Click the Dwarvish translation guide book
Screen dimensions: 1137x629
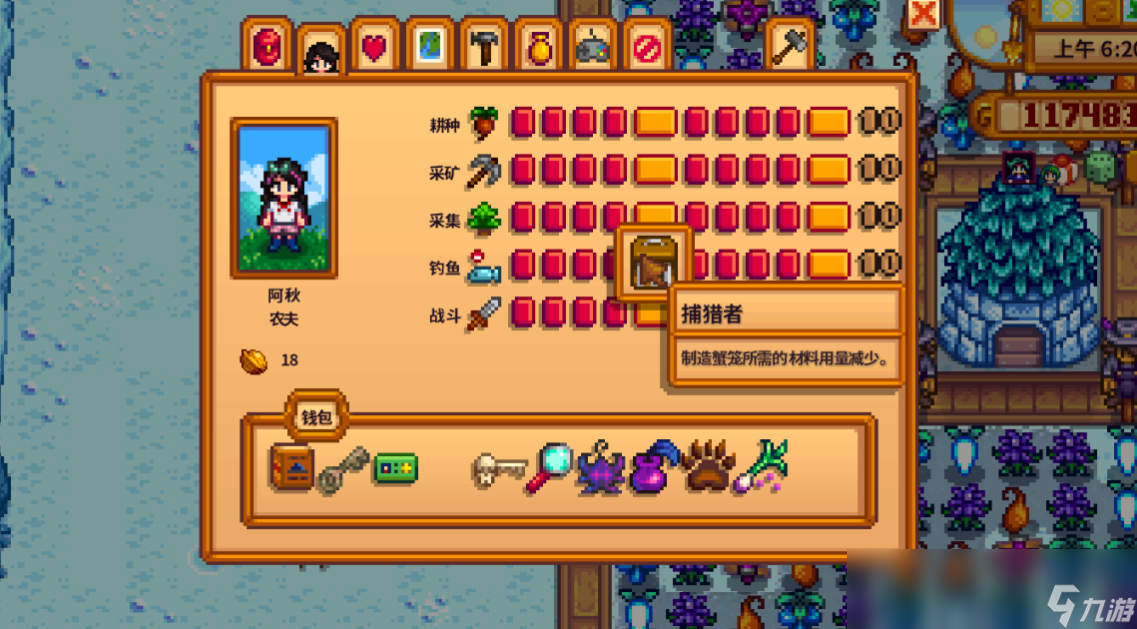[291, 466]
